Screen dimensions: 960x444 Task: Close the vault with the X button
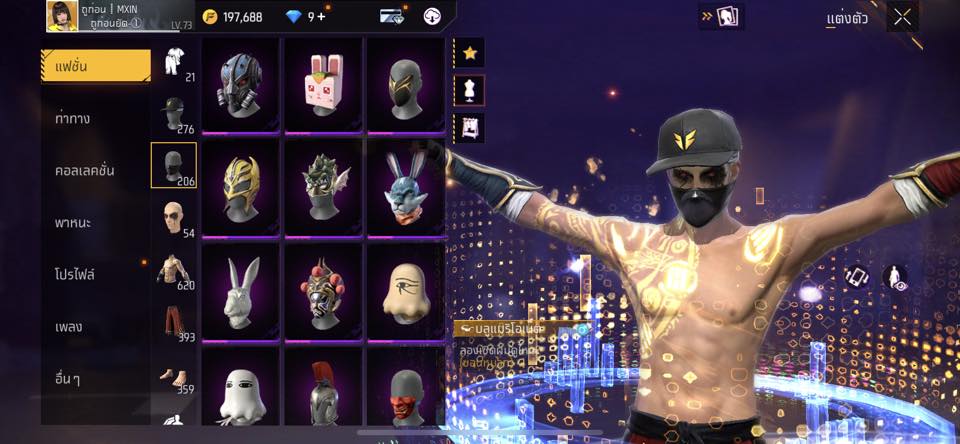(903, 17)
